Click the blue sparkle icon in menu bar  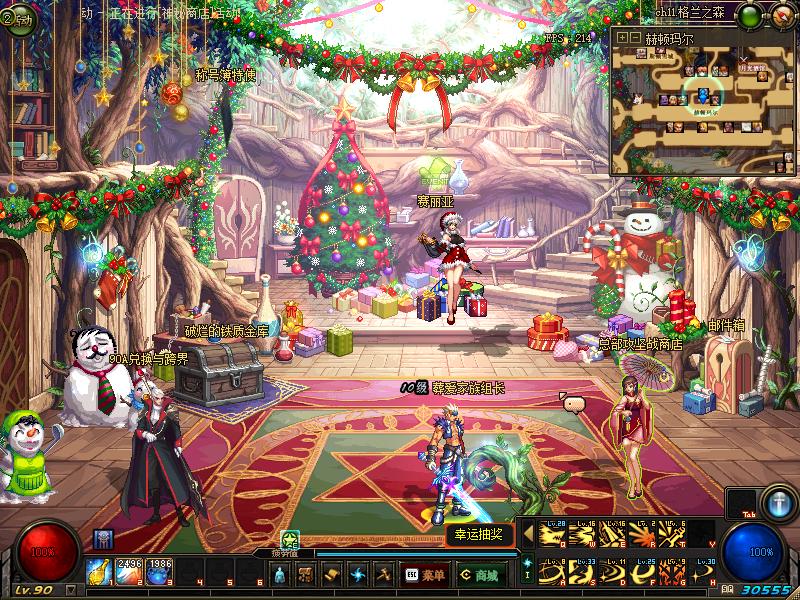357,575
